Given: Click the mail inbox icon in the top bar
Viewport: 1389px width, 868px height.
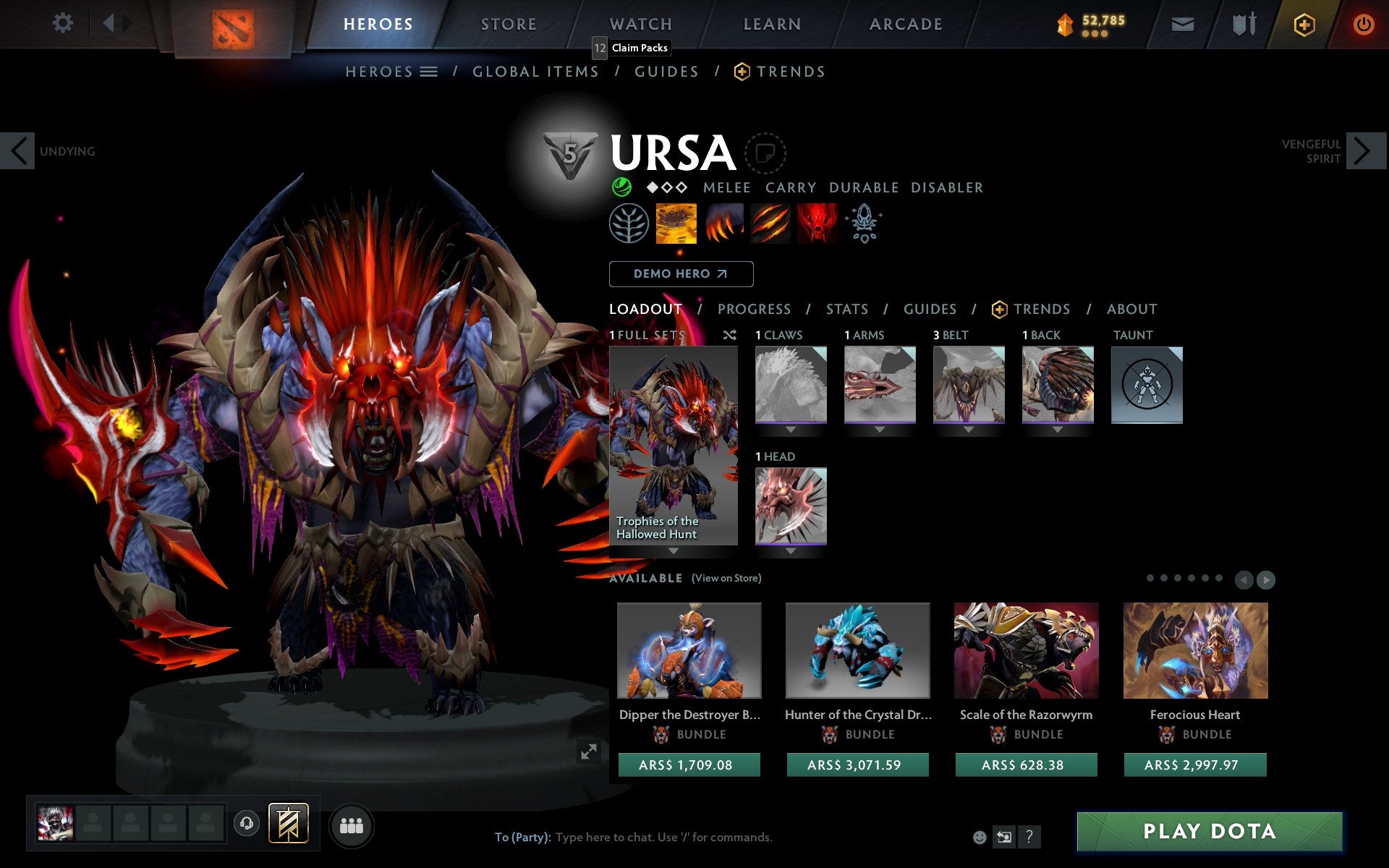Looking at the screenshot, I should [1182, 23].
